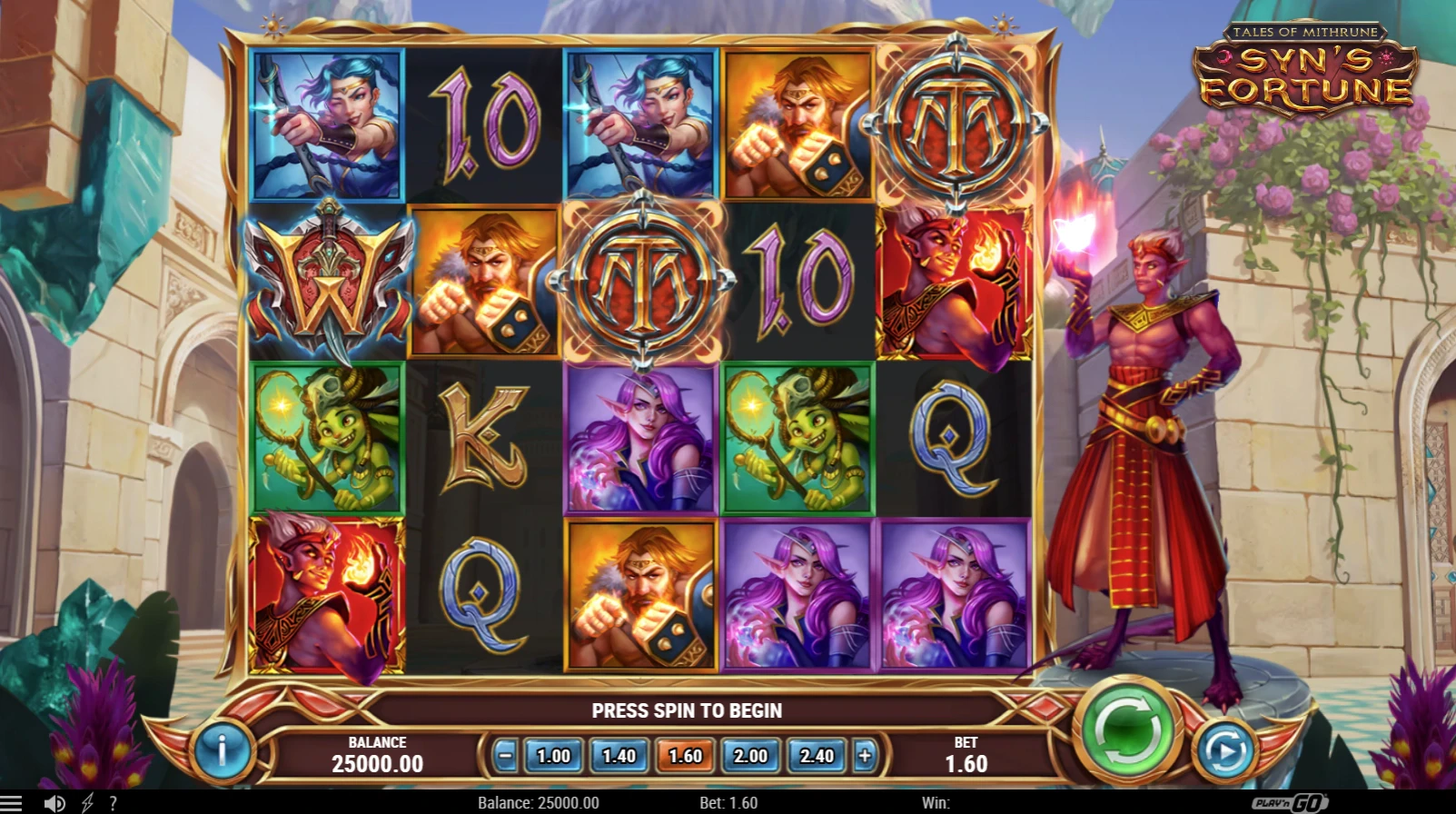Image resolution: width=1456 pixels, height=814 pixels.
Task: Set the bet to 1.00
Action: point(553,755)
